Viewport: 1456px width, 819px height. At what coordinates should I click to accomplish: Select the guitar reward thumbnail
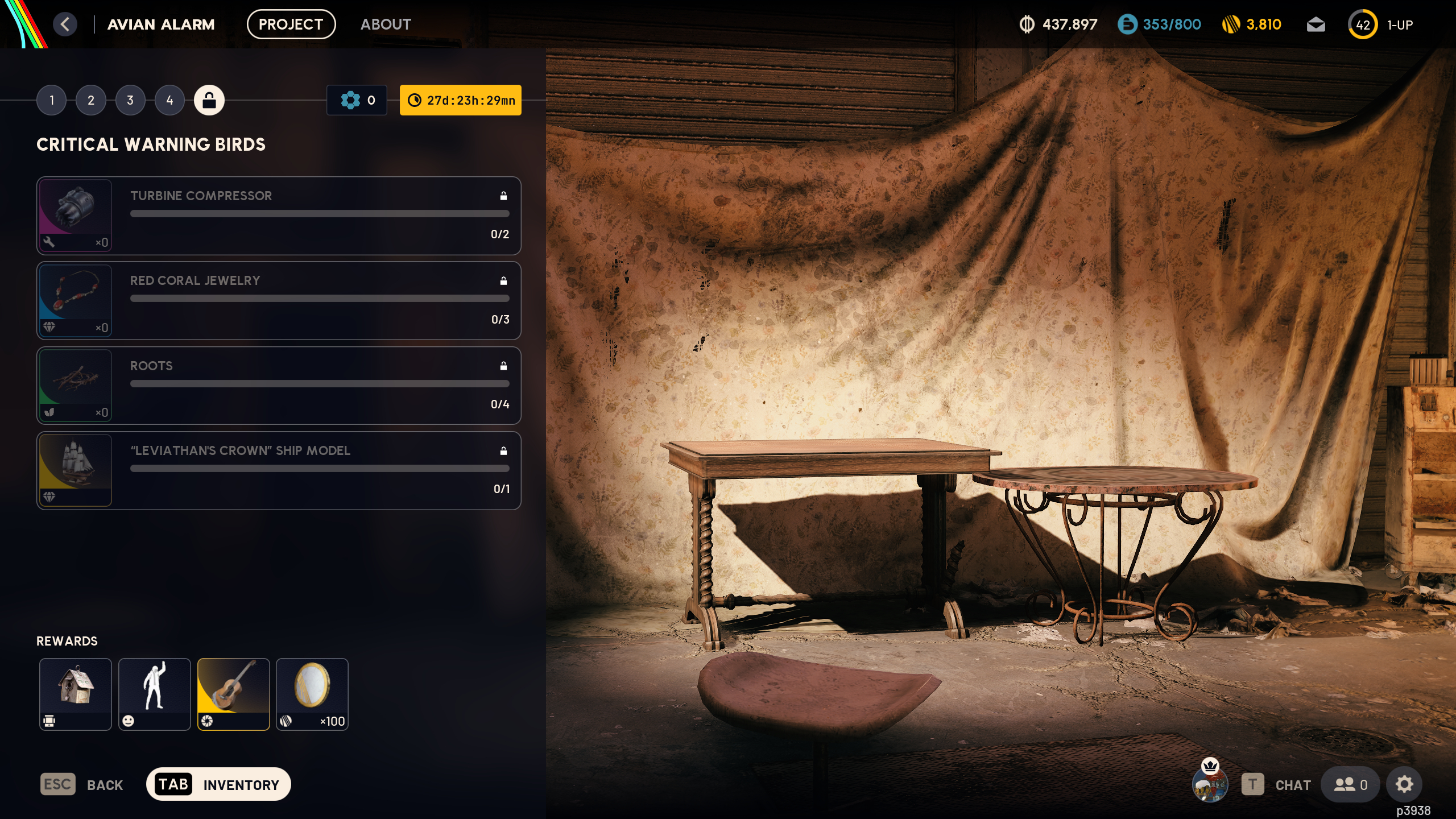coord(233,694)
